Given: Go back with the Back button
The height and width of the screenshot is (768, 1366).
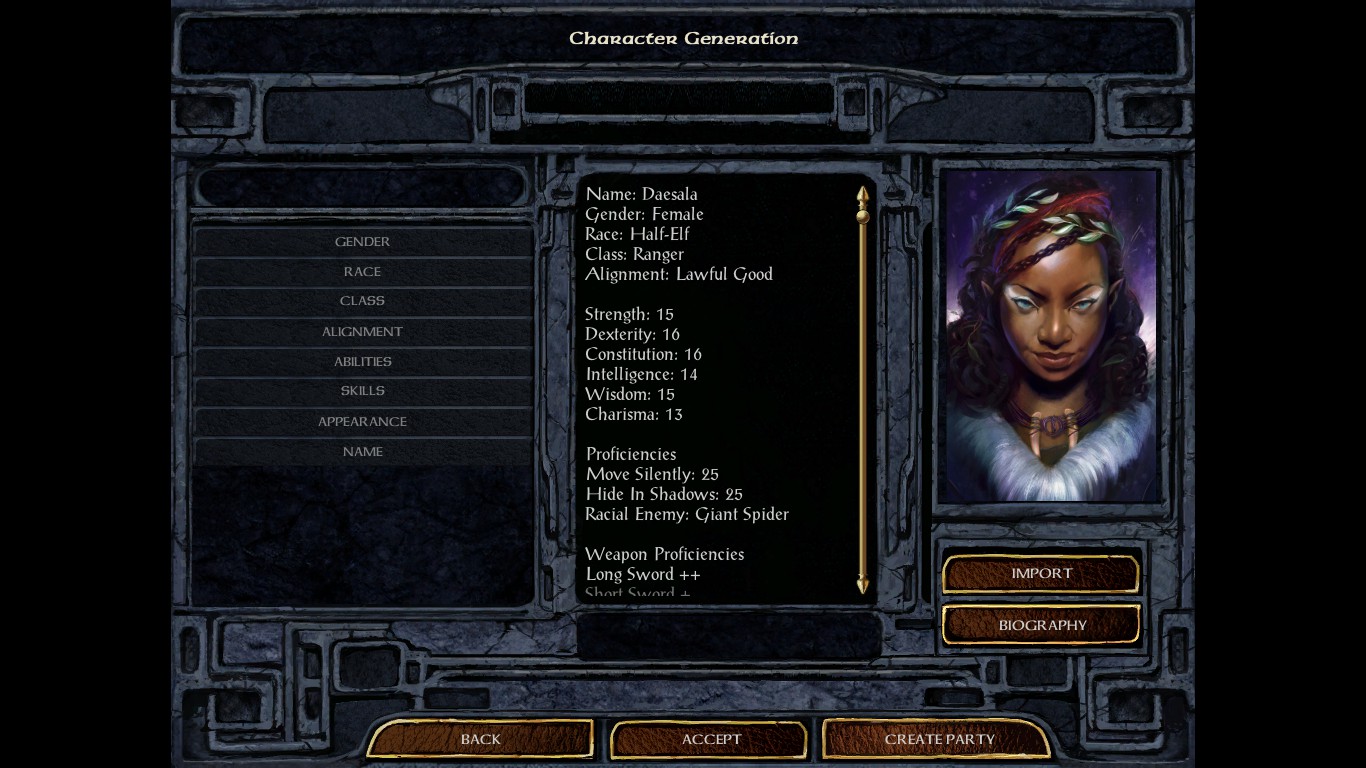Looking at the screenshot, I should tap(480, 740).
